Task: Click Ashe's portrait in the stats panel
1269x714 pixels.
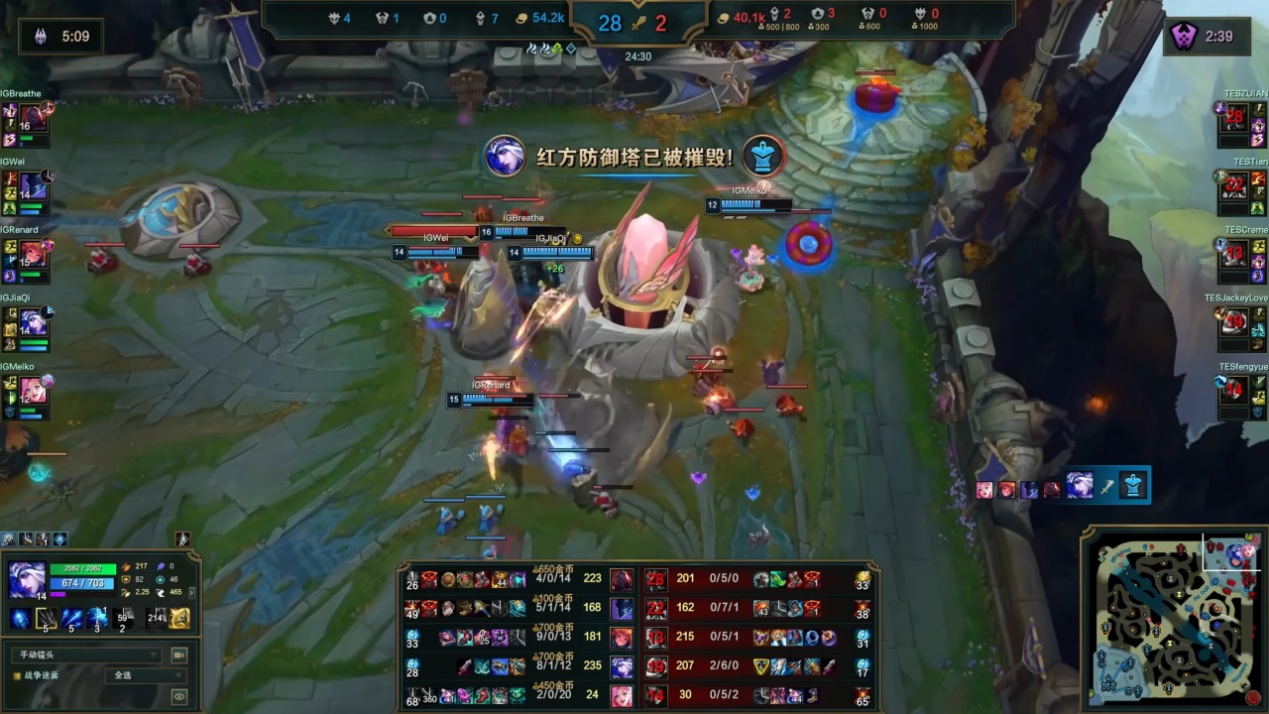Action: [x=27, y=579]
